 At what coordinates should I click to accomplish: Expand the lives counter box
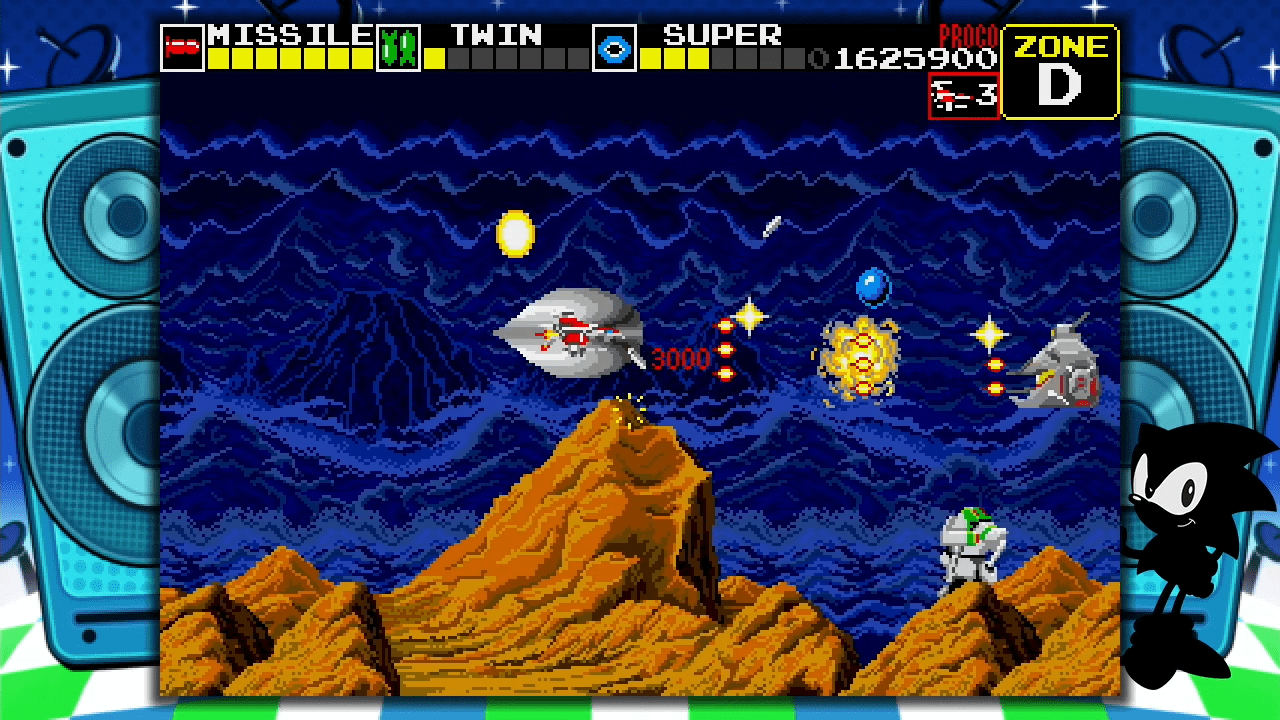(962, 96)
